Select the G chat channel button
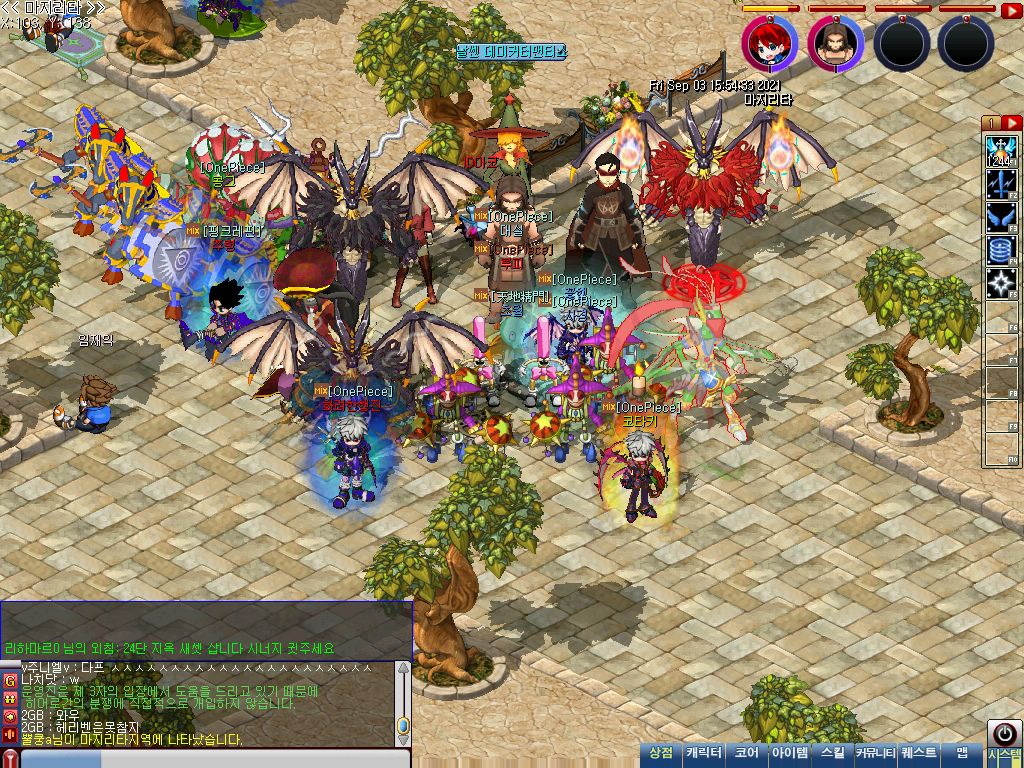Viewport: 1024px width, 768px height. pos(10,680)
